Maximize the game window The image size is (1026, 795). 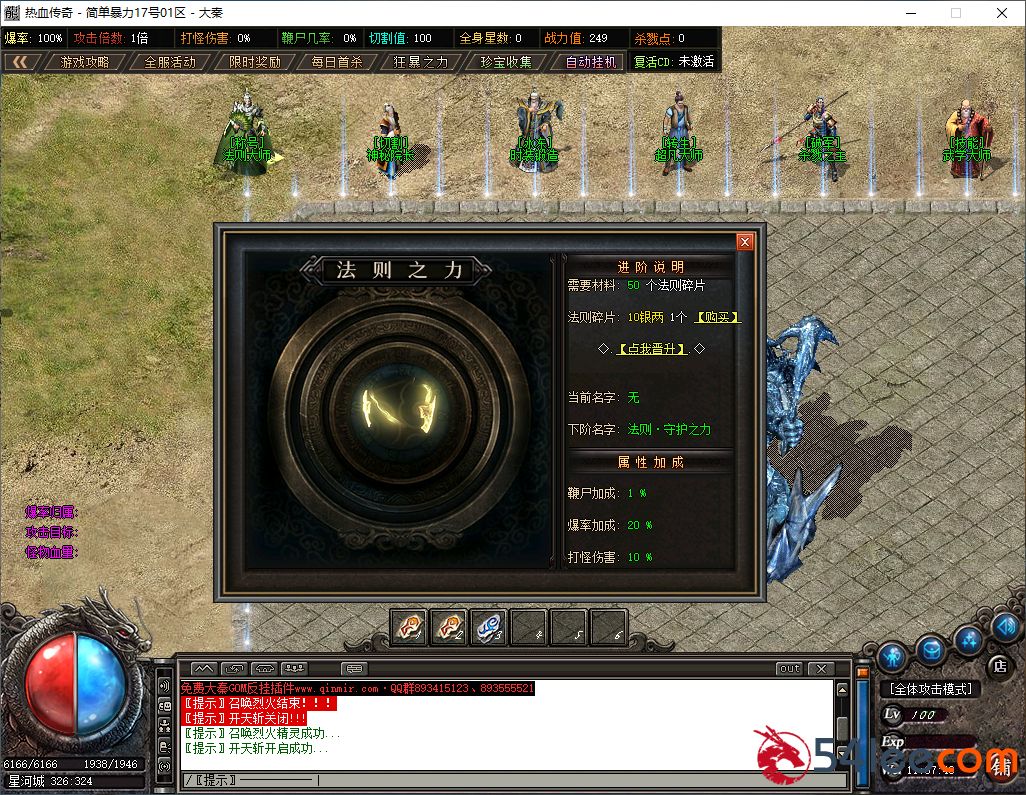[955, 14]
